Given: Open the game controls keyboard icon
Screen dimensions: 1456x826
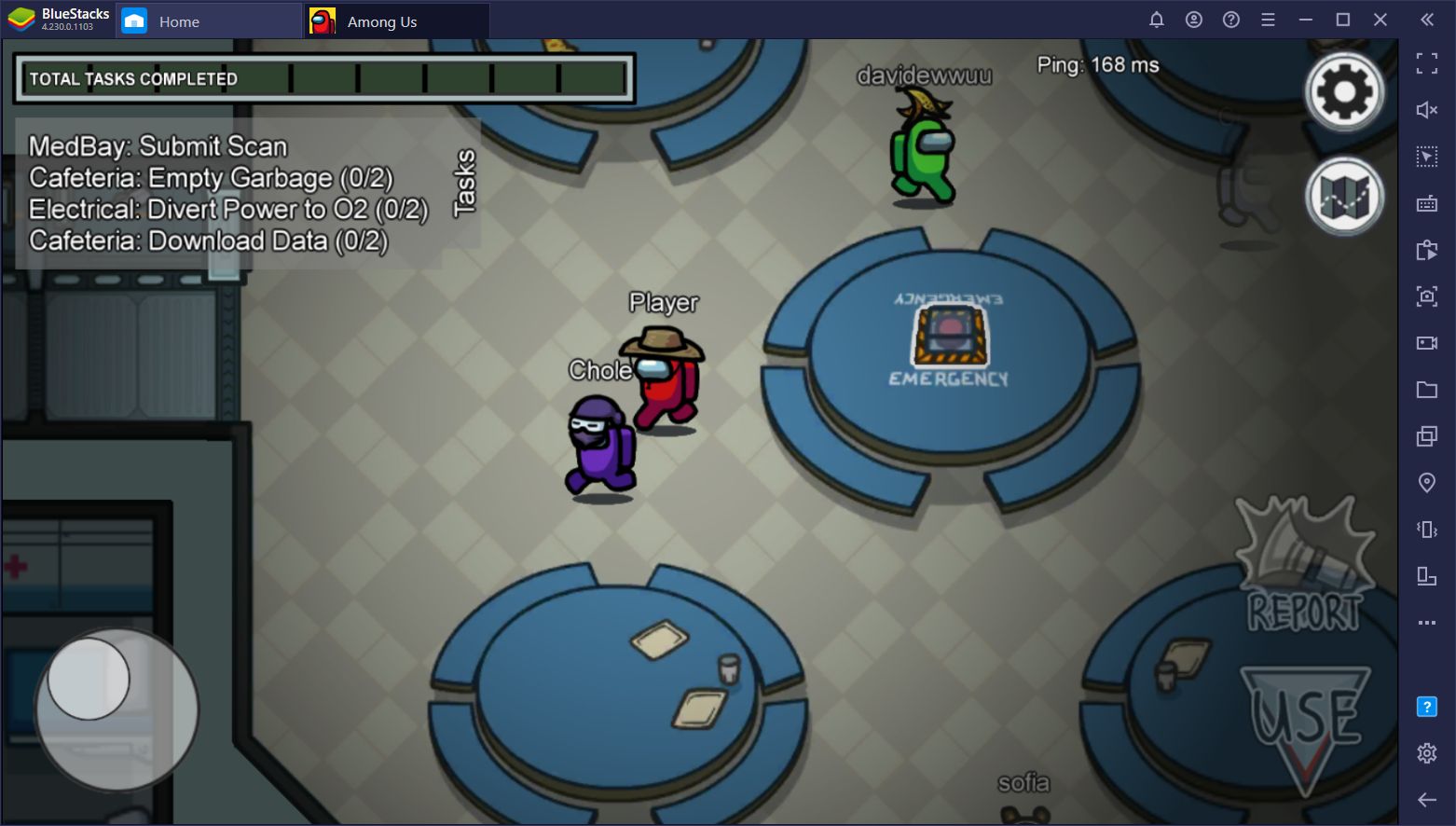Looking at the screenshot, I should click(x=1427, y=202).
